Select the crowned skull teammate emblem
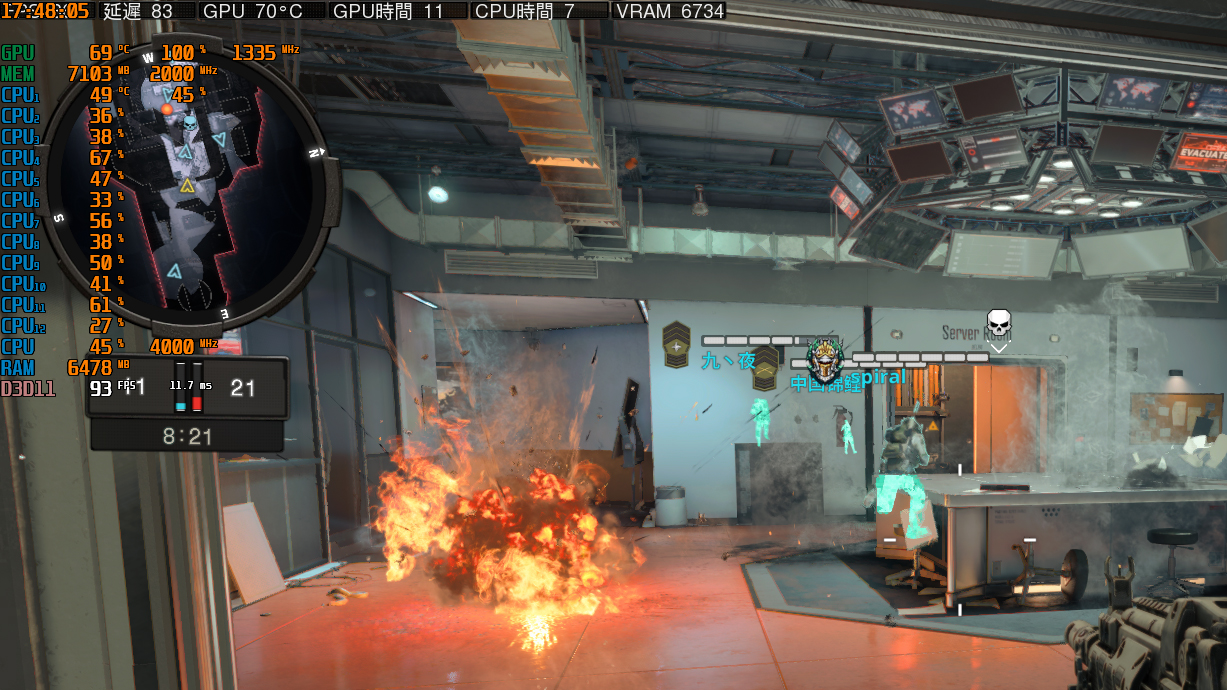This screenshot has width=1227, height=690. point(824,357)
